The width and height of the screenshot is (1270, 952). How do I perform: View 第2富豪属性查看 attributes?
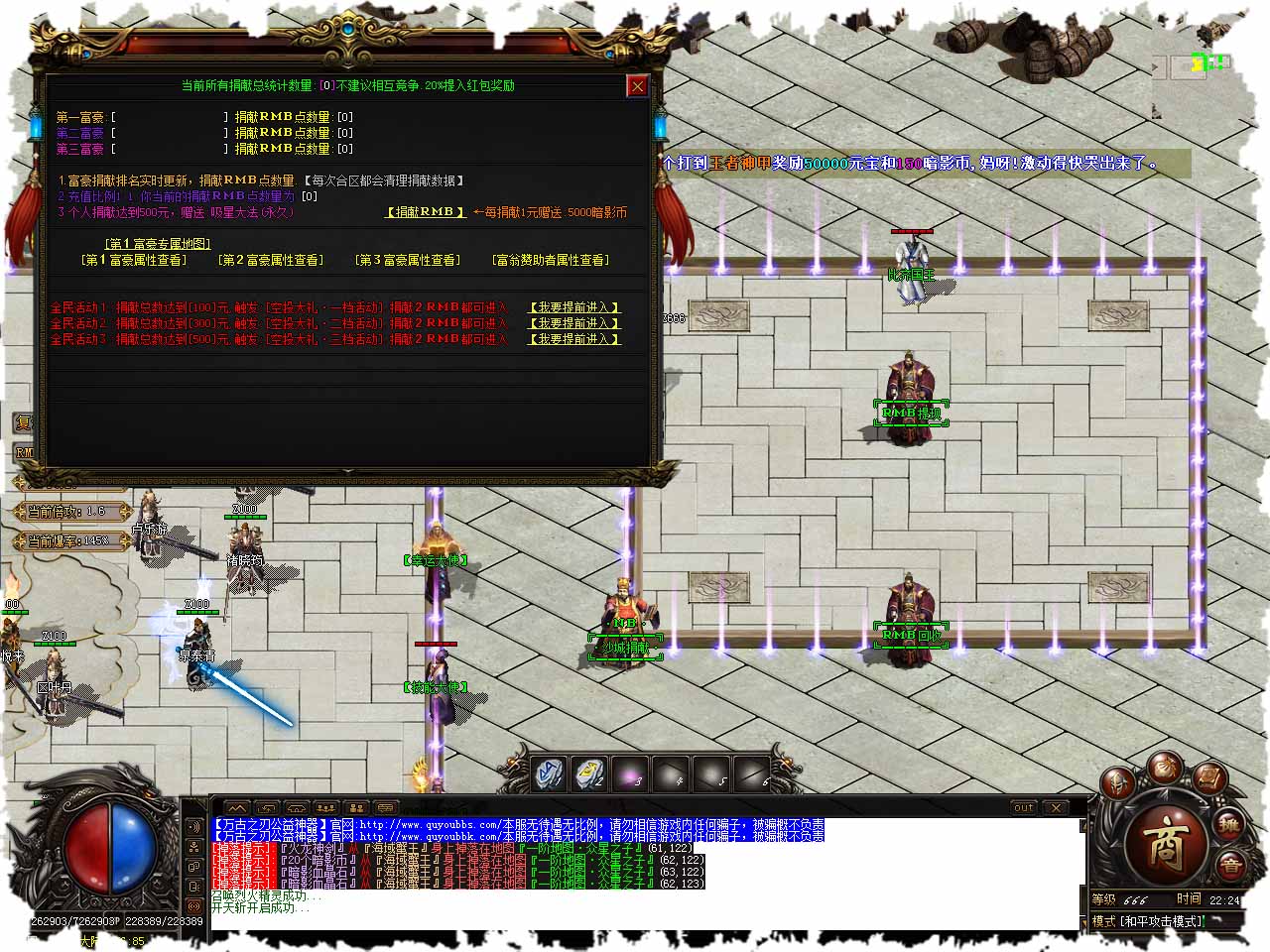click(x=270, y=260)
